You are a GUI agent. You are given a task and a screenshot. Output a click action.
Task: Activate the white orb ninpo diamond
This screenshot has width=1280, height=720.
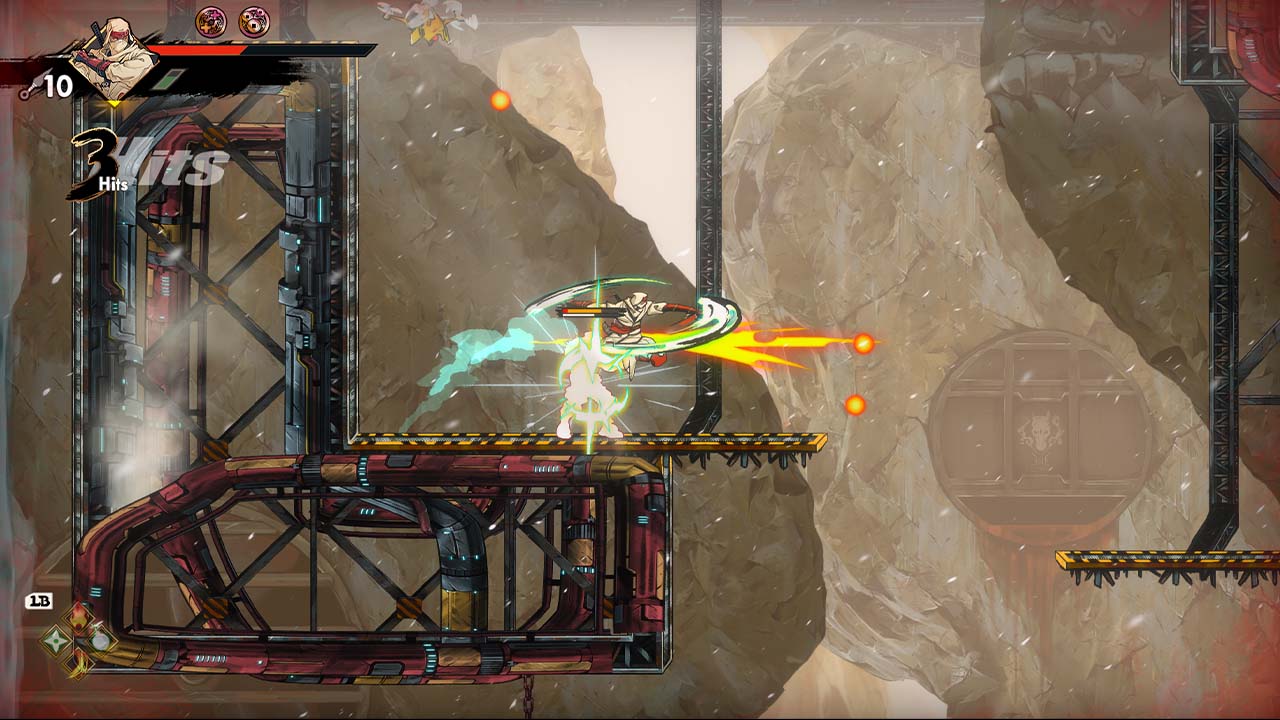(100, 639)
